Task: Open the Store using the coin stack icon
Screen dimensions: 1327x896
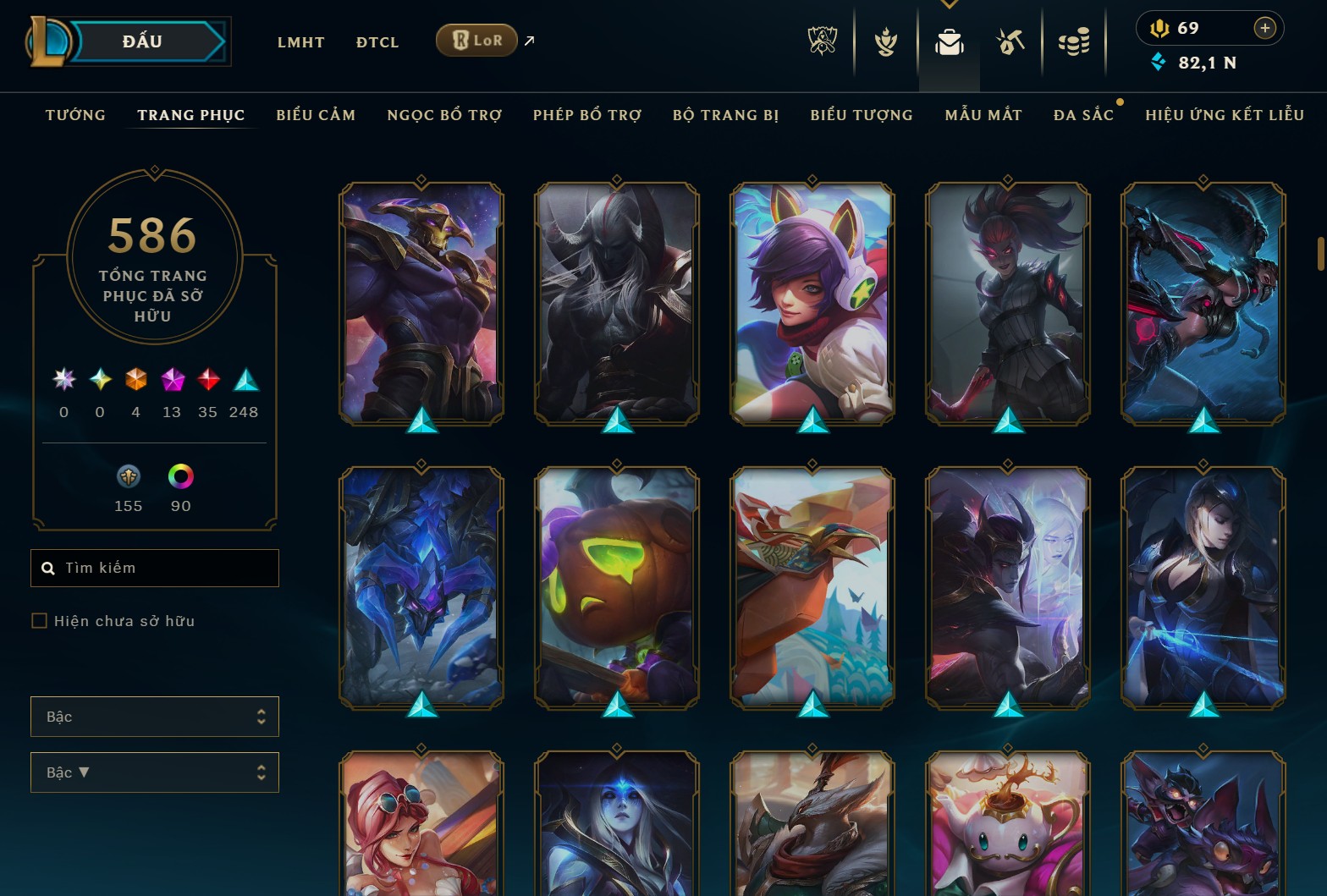Action: click(1074, 41)
